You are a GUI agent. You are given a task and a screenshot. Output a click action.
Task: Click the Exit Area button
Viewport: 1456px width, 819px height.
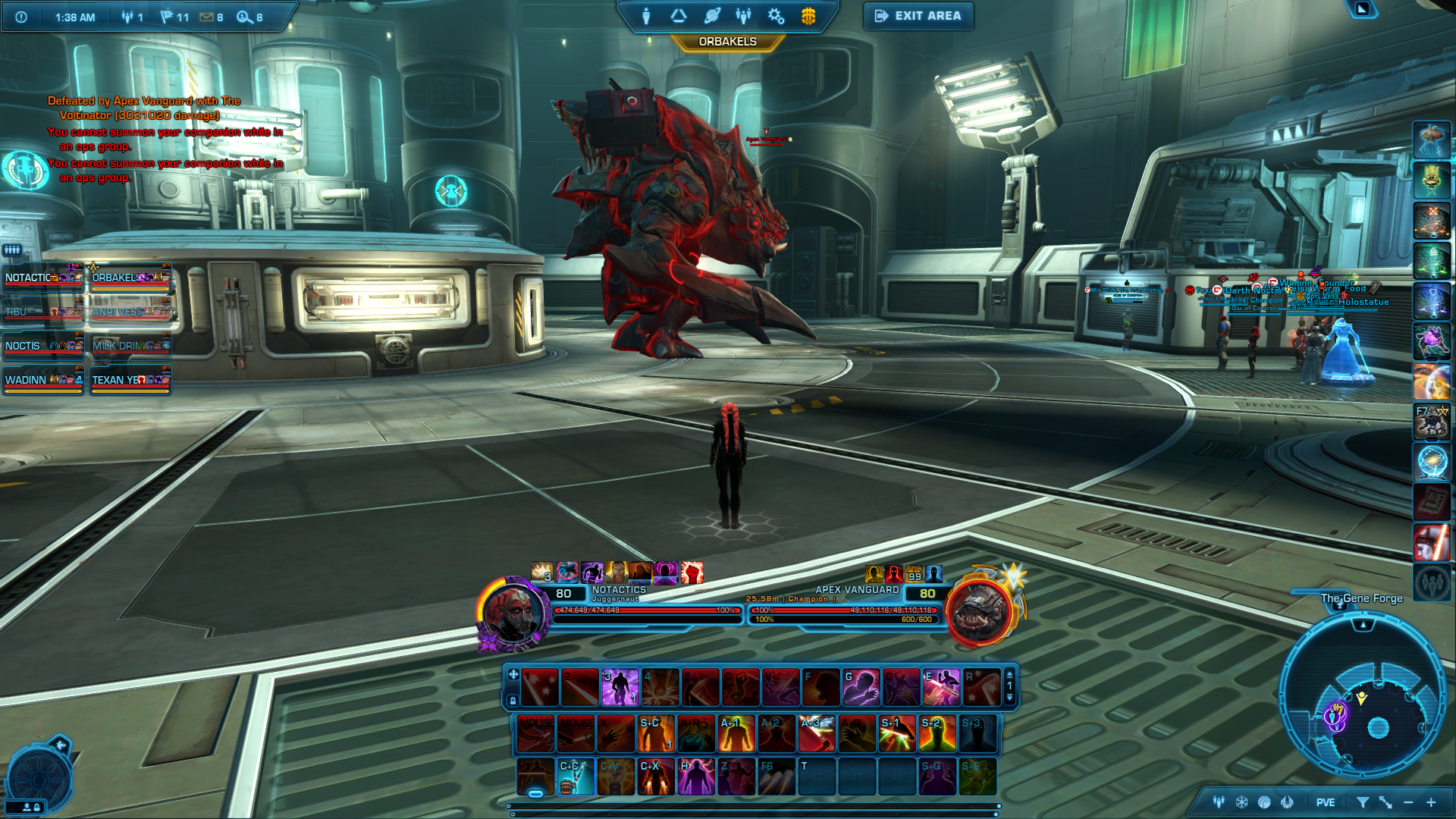[x=918, y=16]
